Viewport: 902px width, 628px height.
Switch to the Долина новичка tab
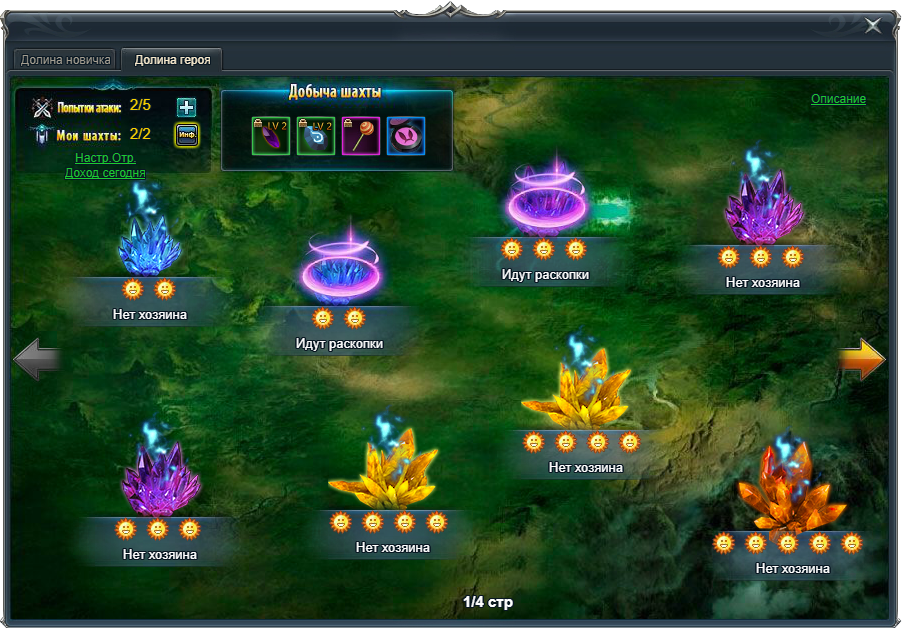click(66, 59)
